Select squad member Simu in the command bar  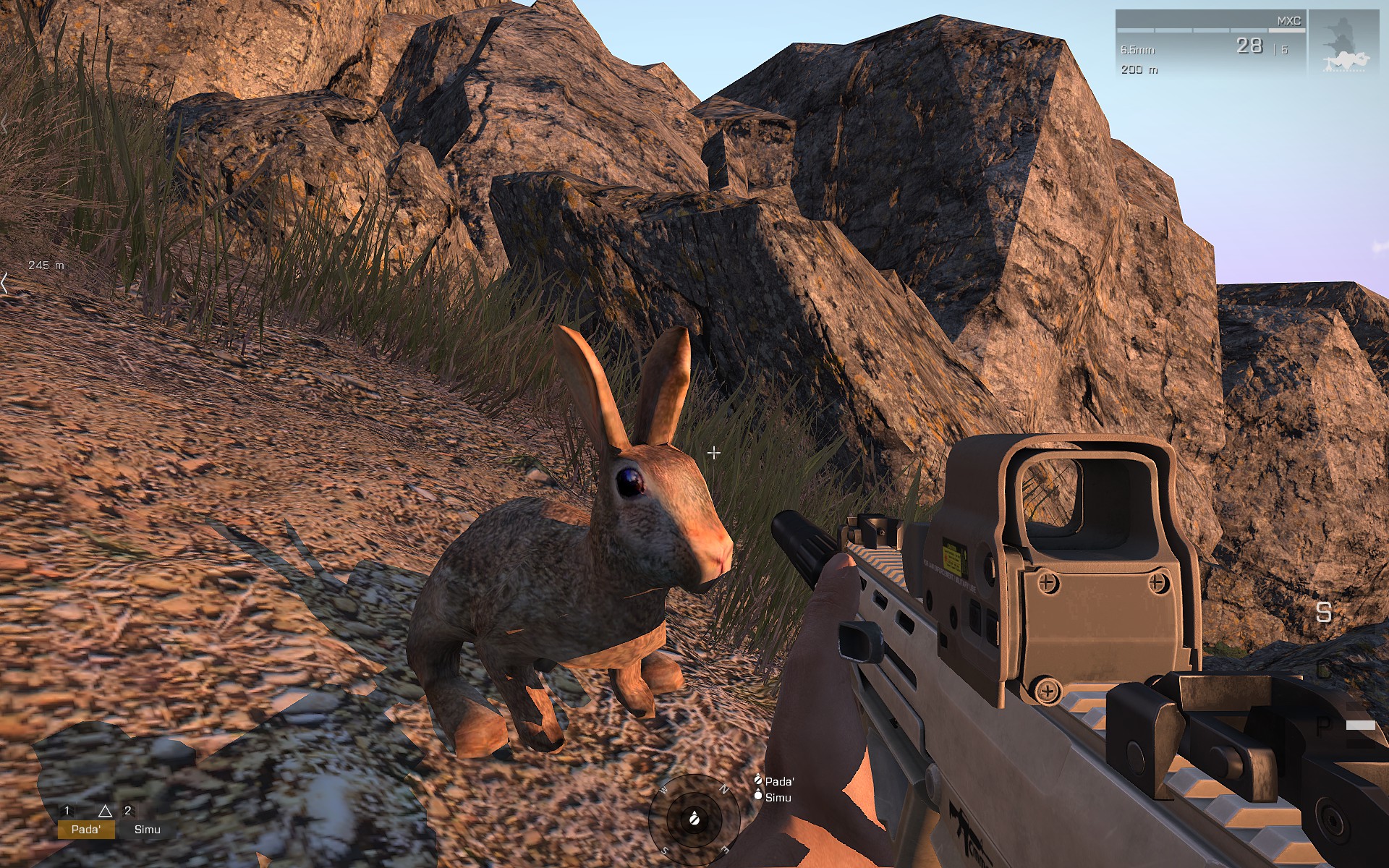(x=147, y=829)
